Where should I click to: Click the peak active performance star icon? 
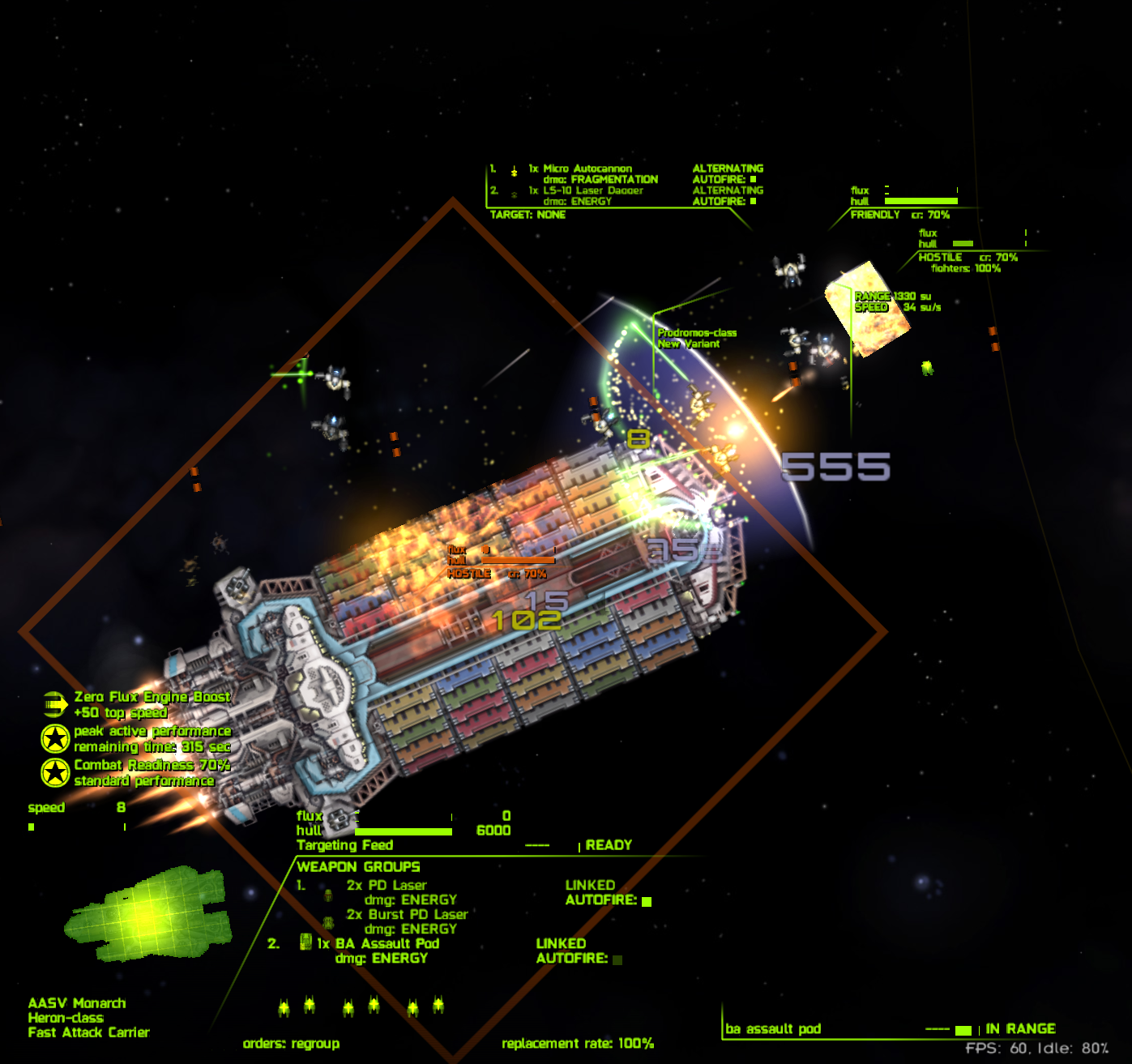(x=55, y=739)
